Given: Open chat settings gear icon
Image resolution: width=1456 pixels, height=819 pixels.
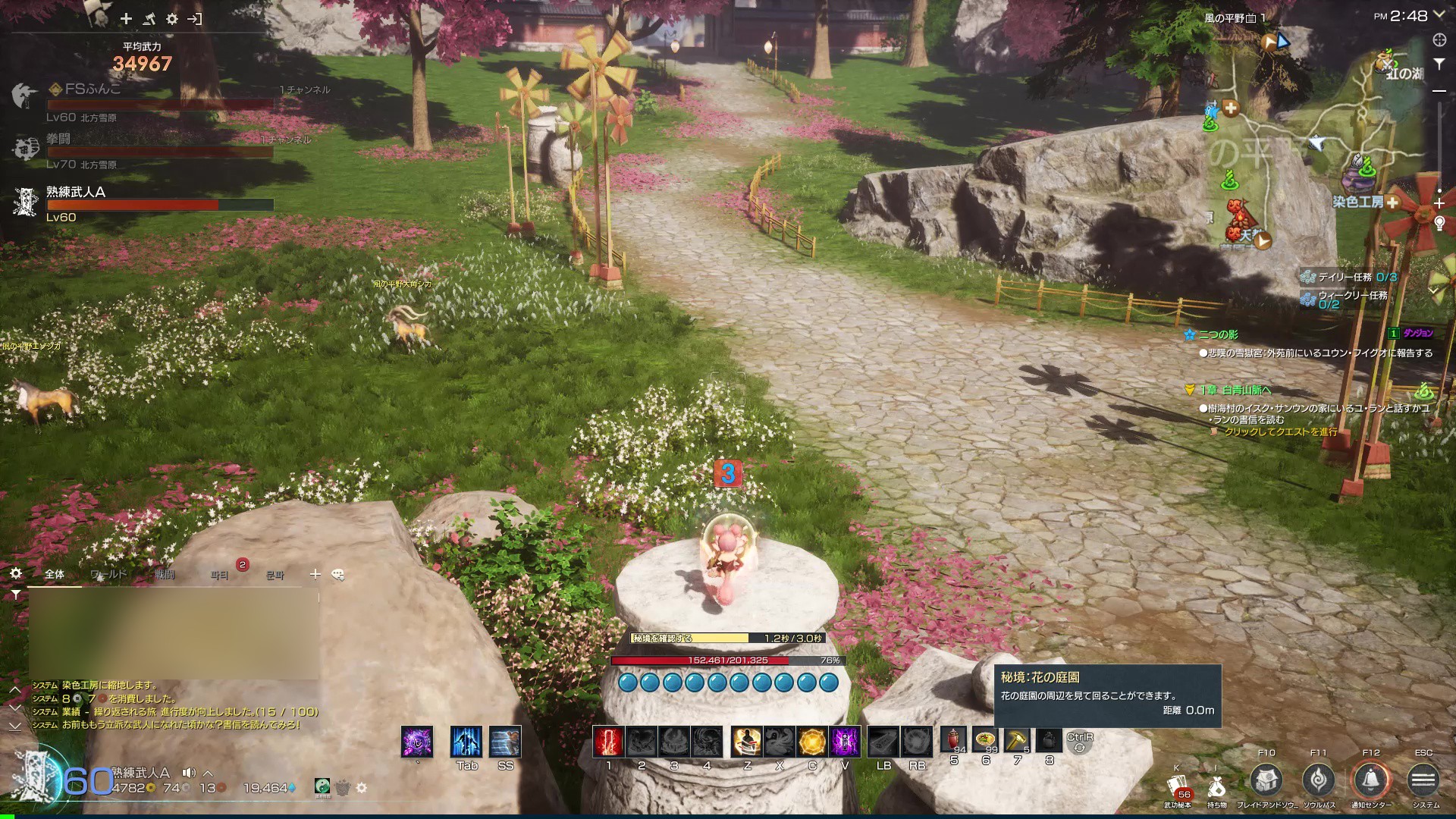Looking at the screenshot, I should pyautogui.click(x=16, y=574).
